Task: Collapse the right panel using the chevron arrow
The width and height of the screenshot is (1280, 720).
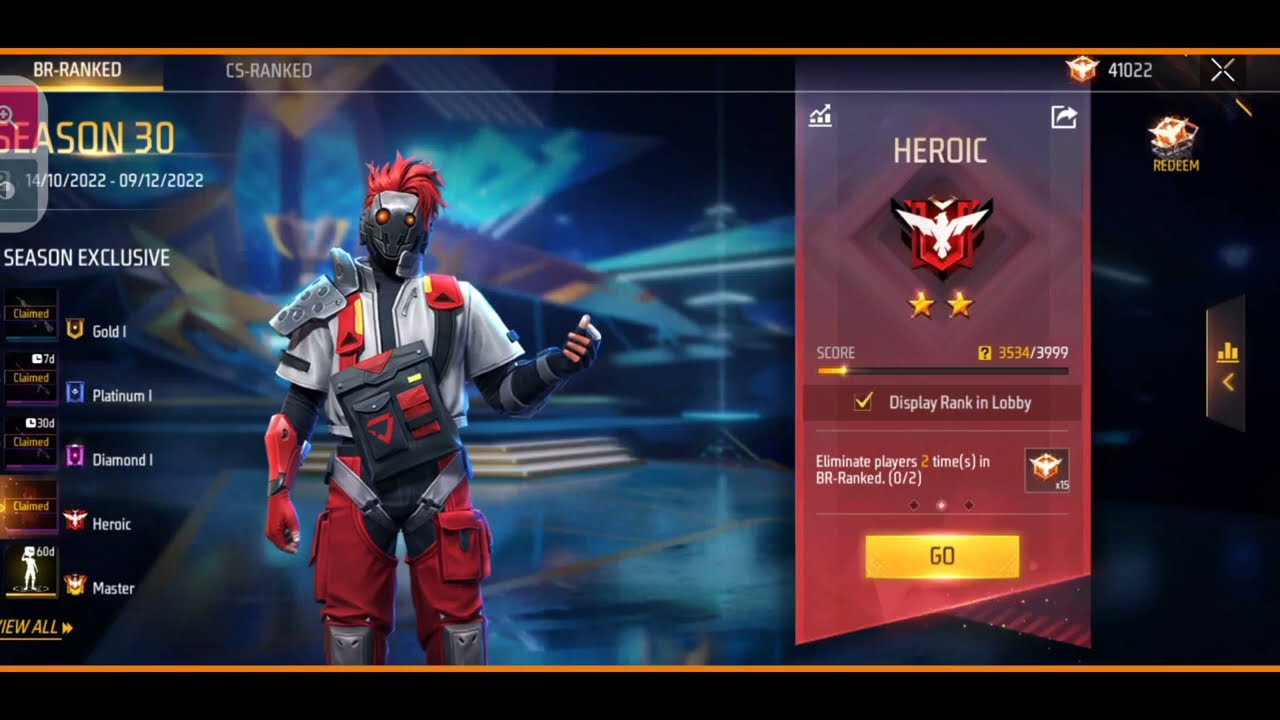Action: click(x=1226, y=380)
